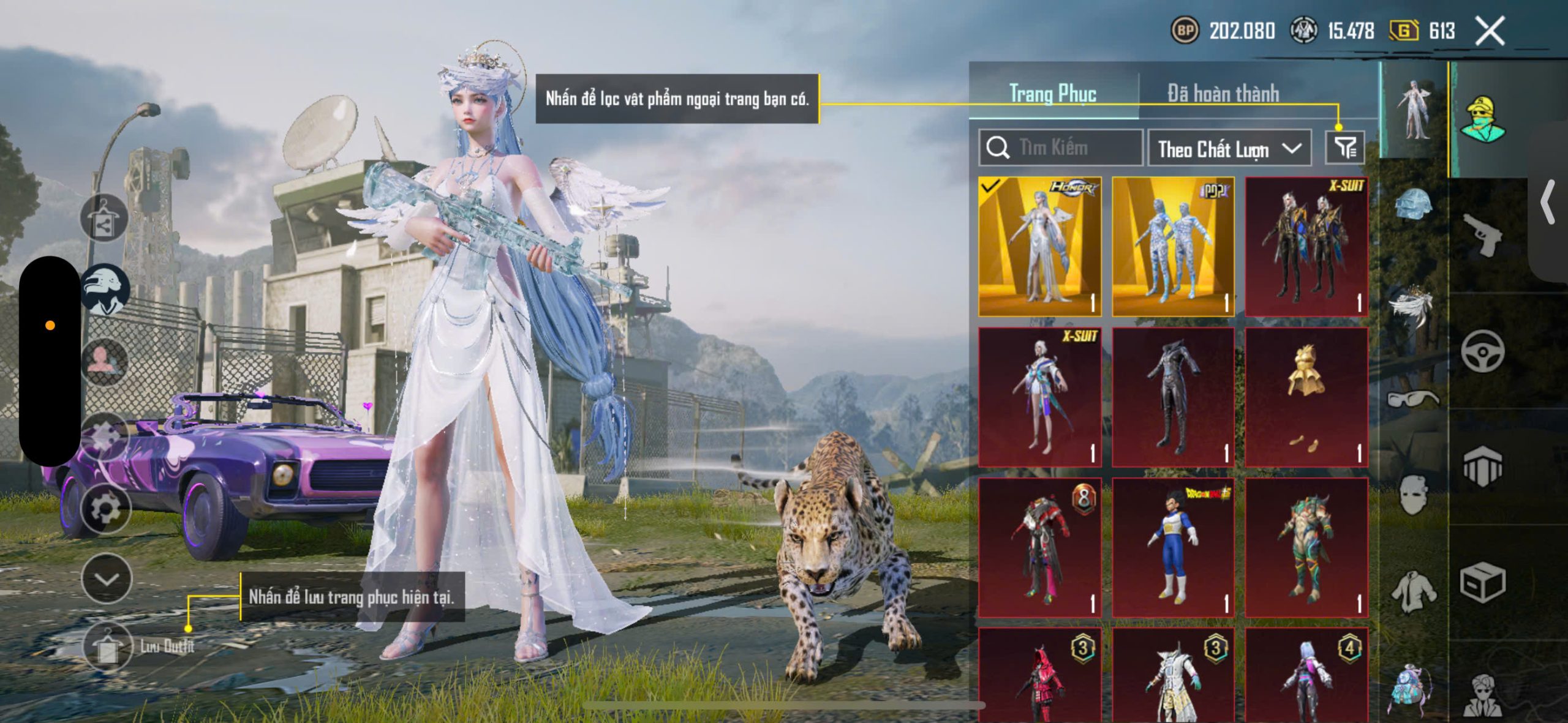
Task: Choose the icy blue duo outfit tile
Action: [x=1173, y=247]
